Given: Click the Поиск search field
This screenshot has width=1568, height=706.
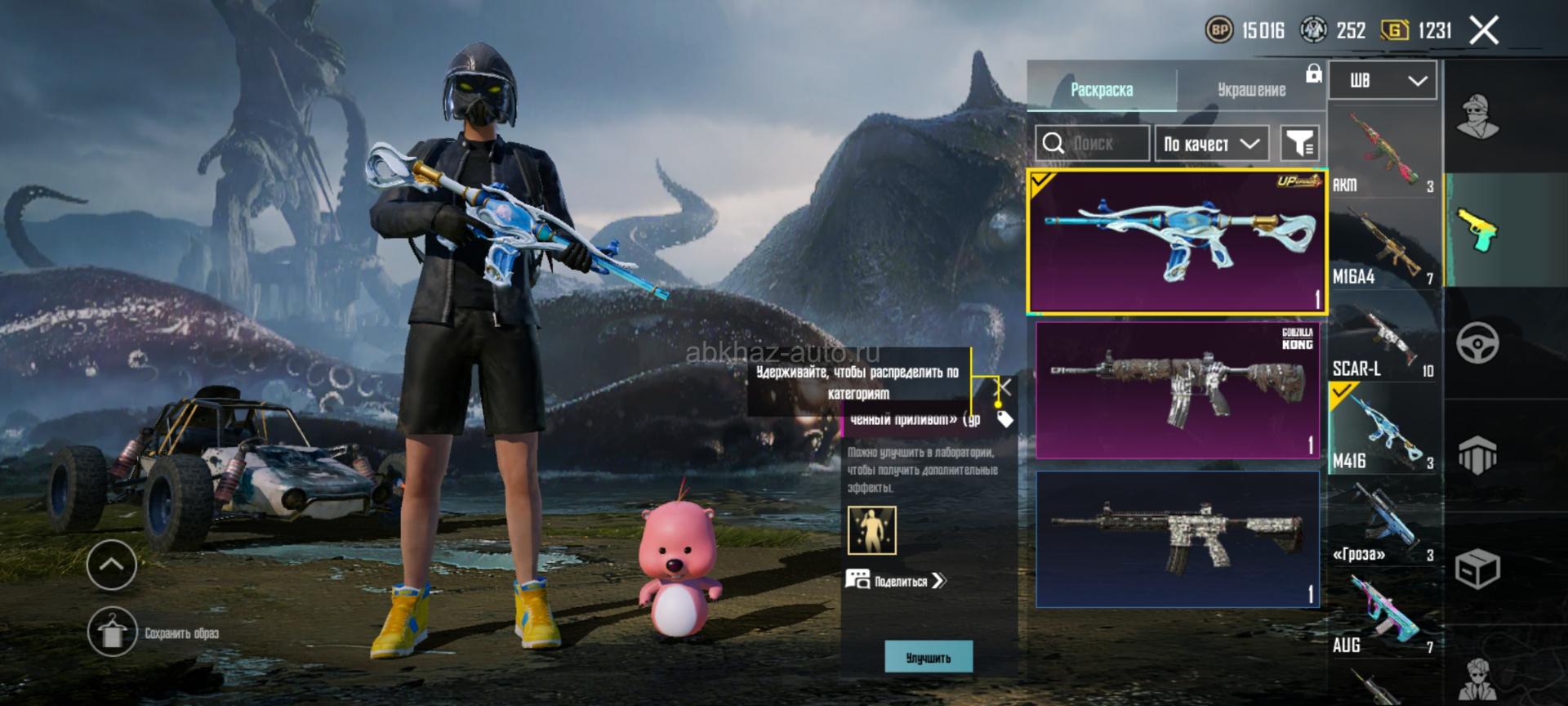Looking at the screenshot, I should pos(1093,144).
